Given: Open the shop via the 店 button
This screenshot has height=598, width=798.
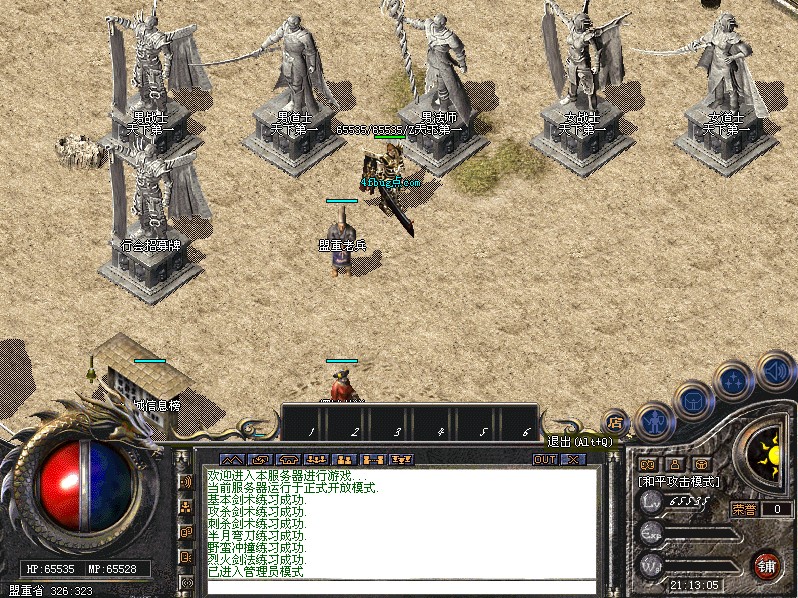Looking at the screenshot, I should pos(615,423).
